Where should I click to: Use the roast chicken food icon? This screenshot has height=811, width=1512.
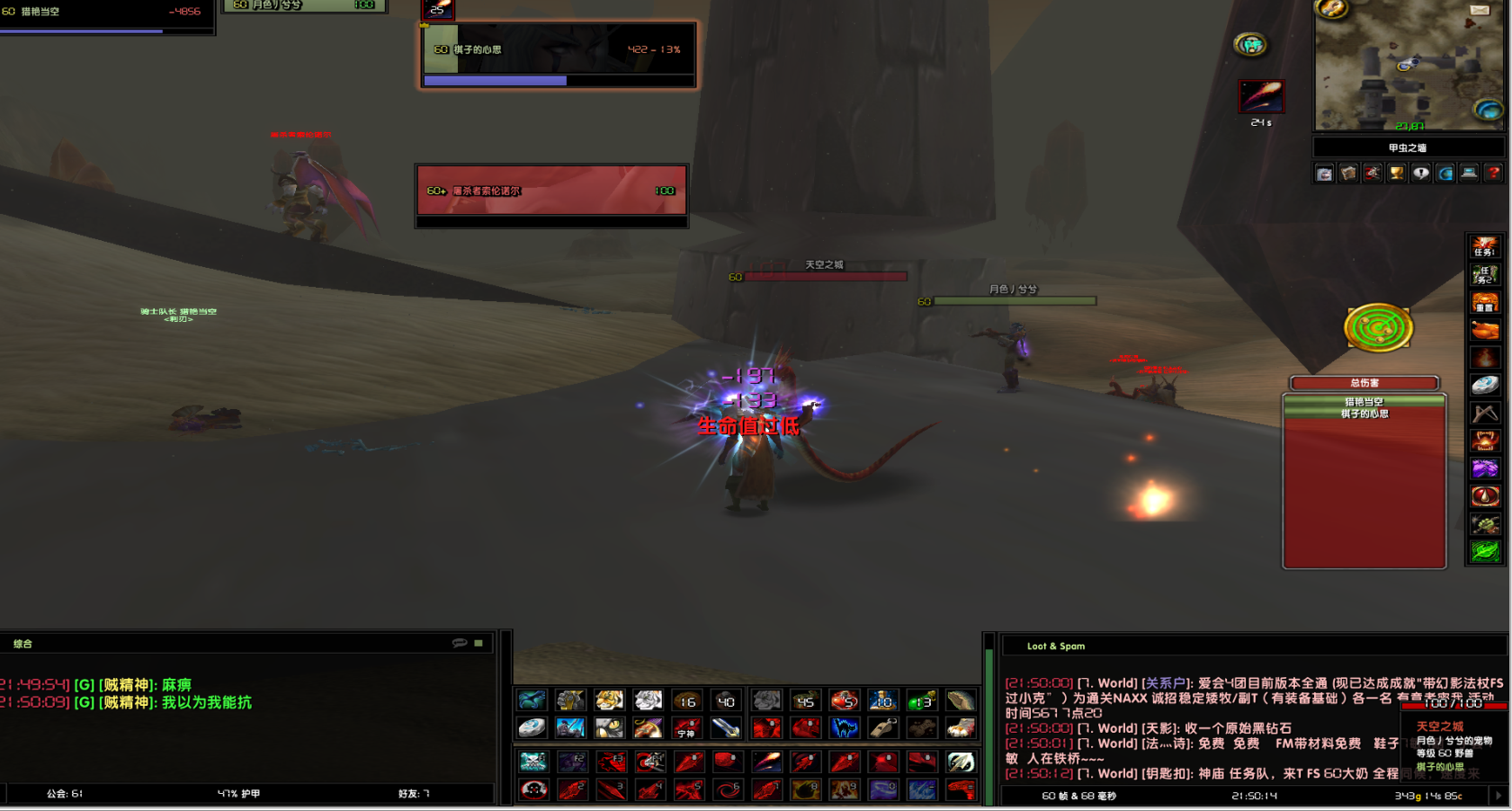point(1484,330)
